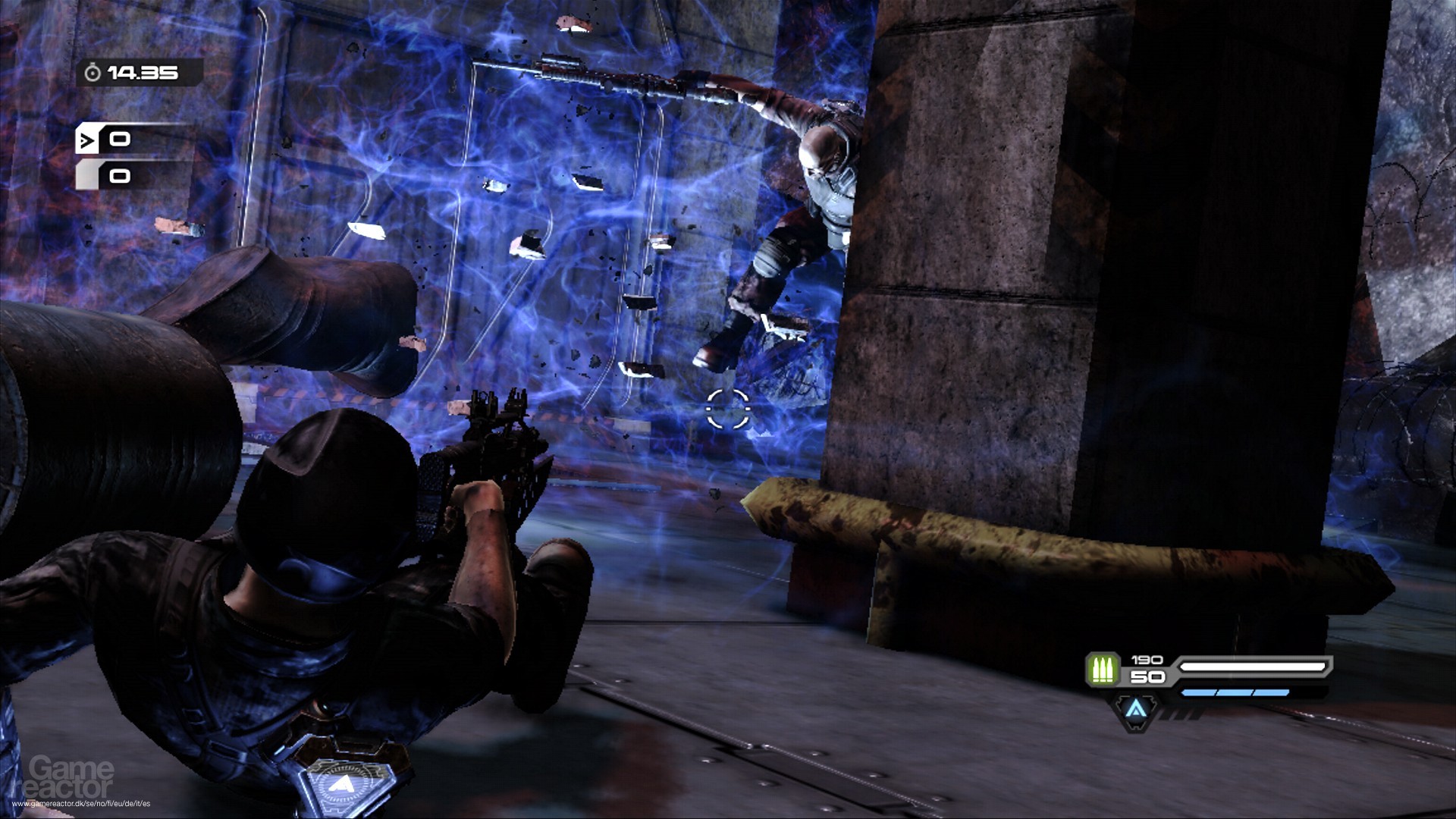Select the green ammo bullets icon
Viewport: 1456px width, 819px height.
[1104, 669]
